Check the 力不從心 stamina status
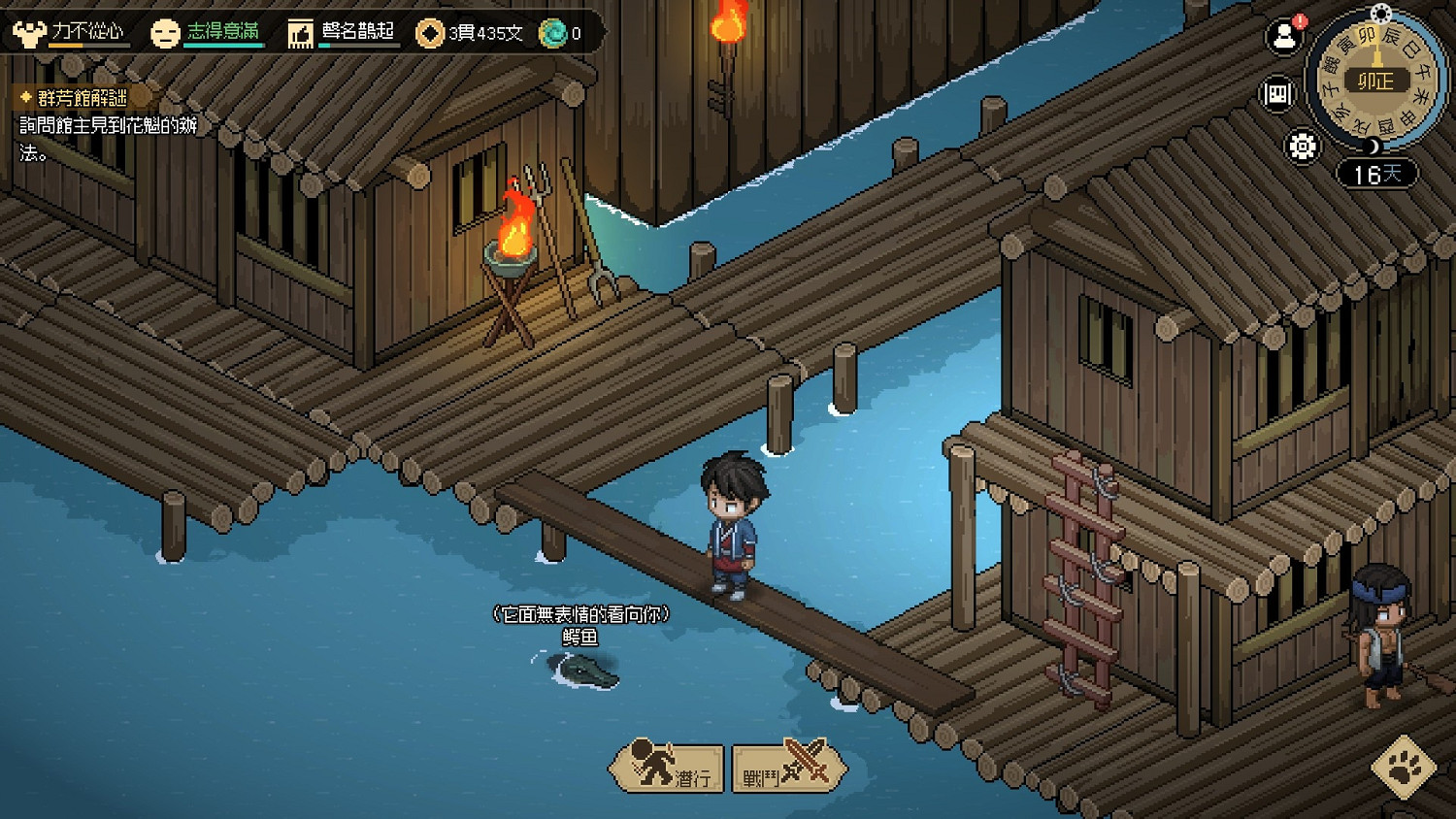 click(69, 33)
